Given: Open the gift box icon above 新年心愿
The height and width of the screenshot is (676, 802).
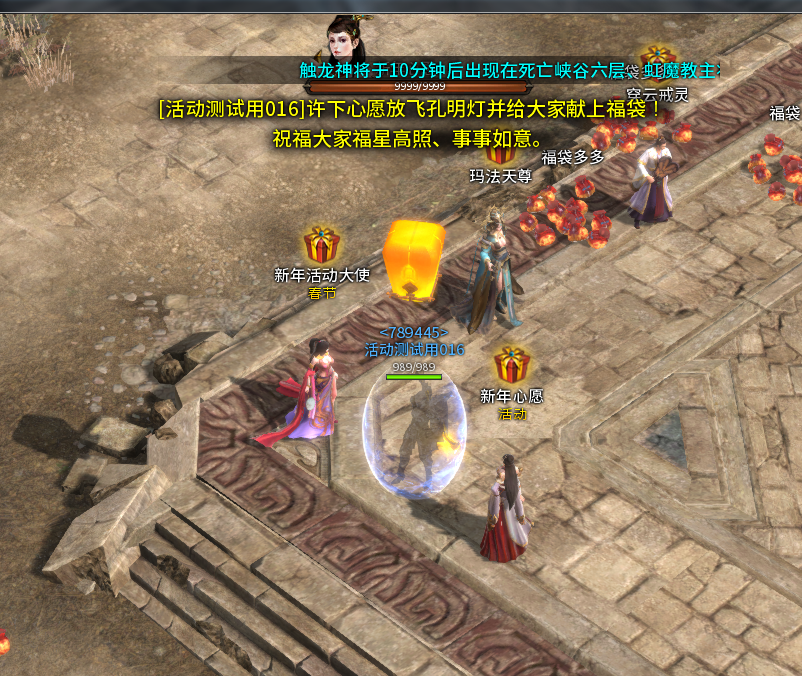Looking at the screenshot, I should [x=512, y=366].
